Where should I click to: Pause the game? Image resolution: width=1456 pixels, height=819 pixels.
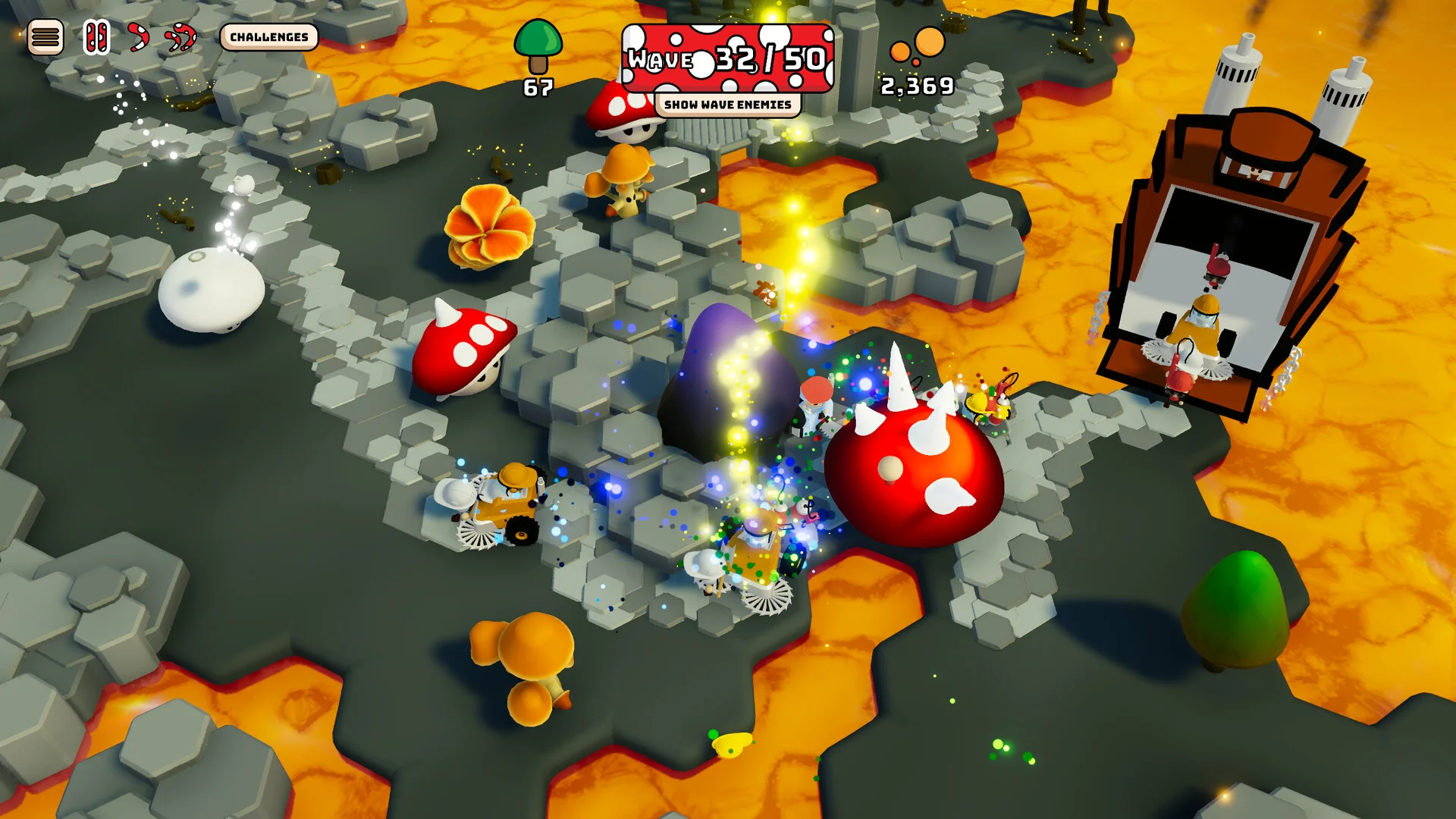(x=96, y=37)
